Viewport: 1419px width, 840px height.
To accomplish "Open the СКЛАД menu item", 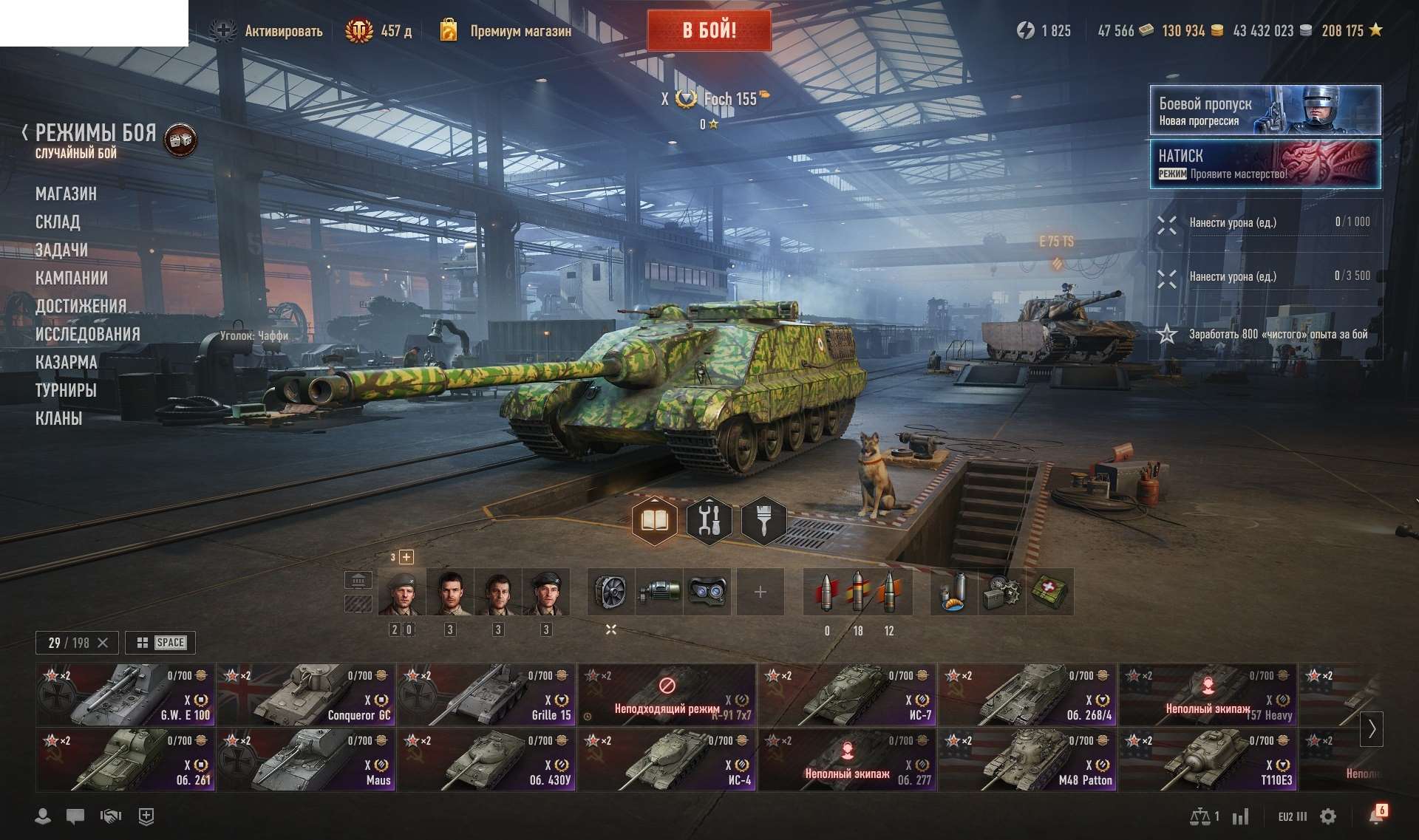I will click(59, 222).
